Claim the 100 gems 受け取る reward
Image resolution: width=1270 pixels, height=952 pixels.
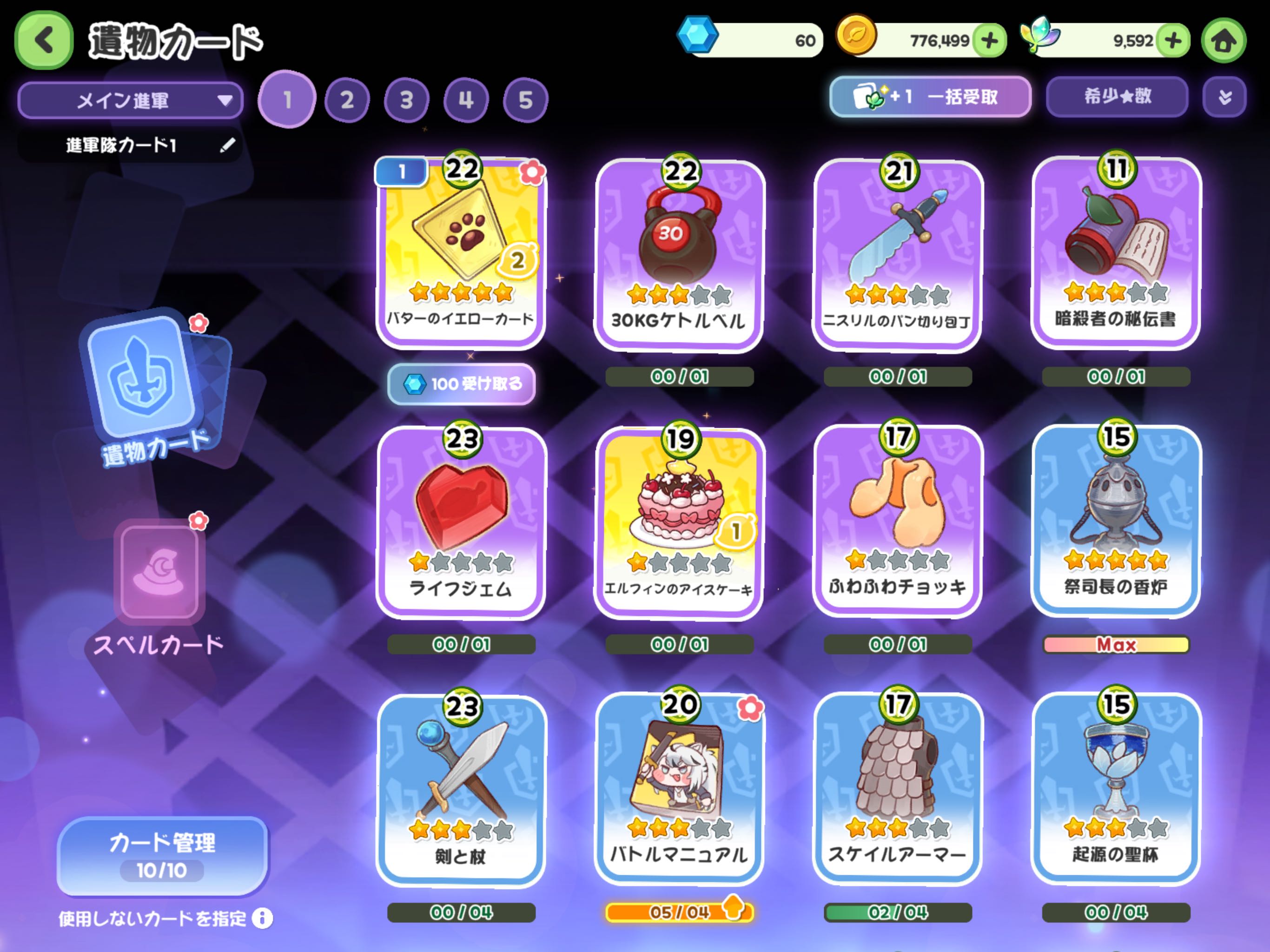pyautogui.click(x=462, y=383)
